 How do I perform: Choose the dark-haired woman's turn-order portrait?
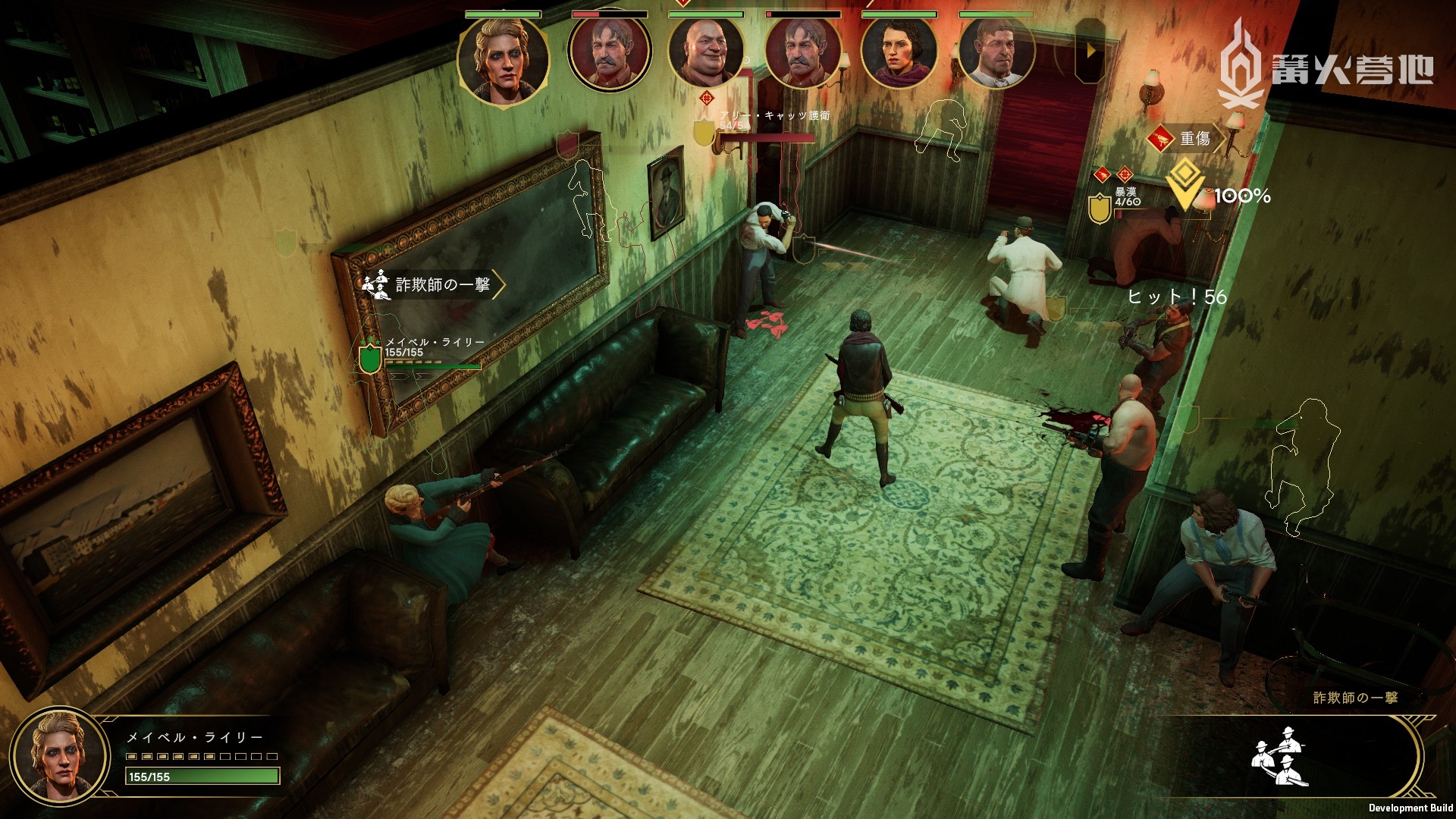tap(899, 52)
